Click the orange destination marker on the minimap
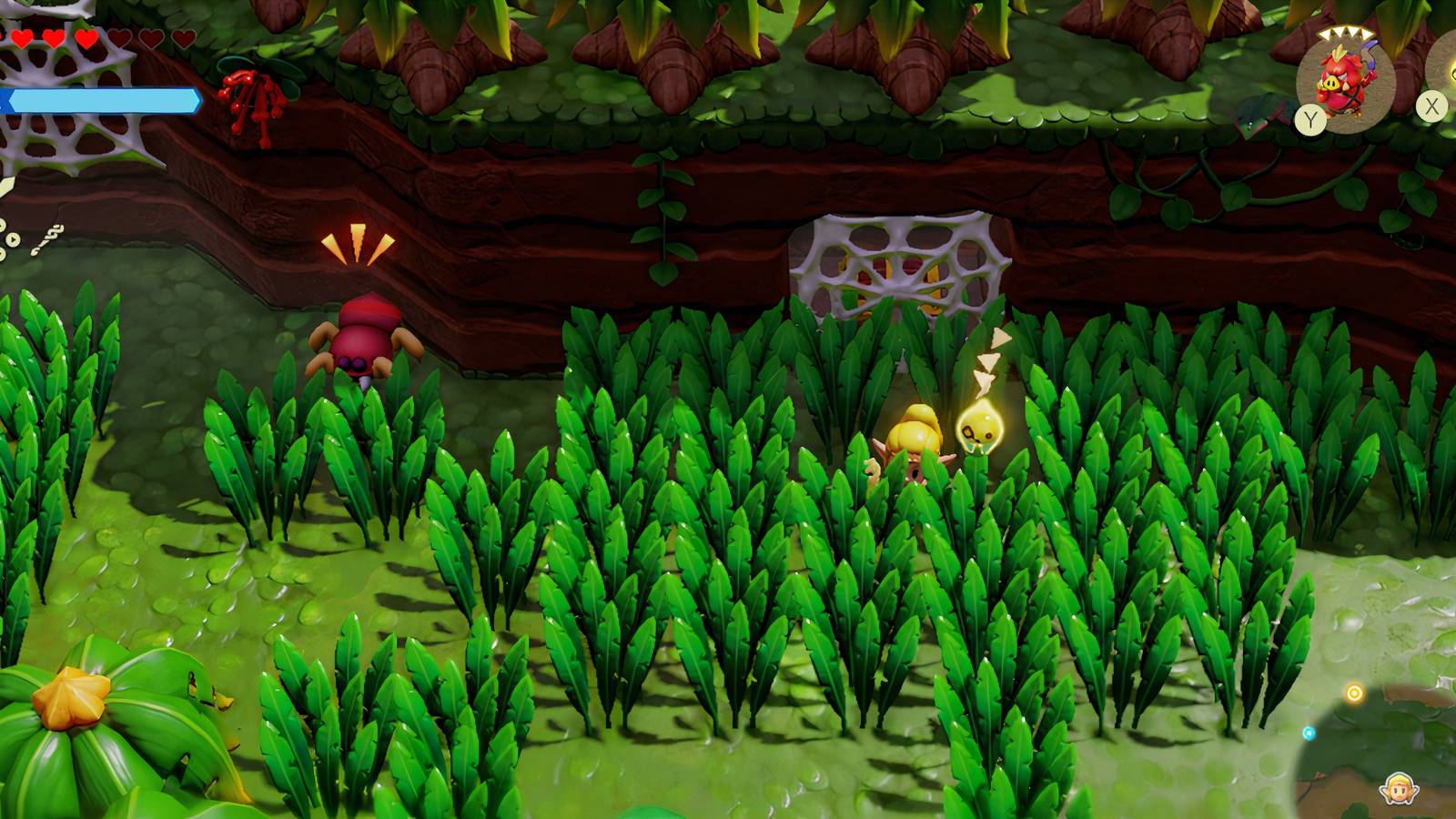1456x819 pixels. point(1355,693)
